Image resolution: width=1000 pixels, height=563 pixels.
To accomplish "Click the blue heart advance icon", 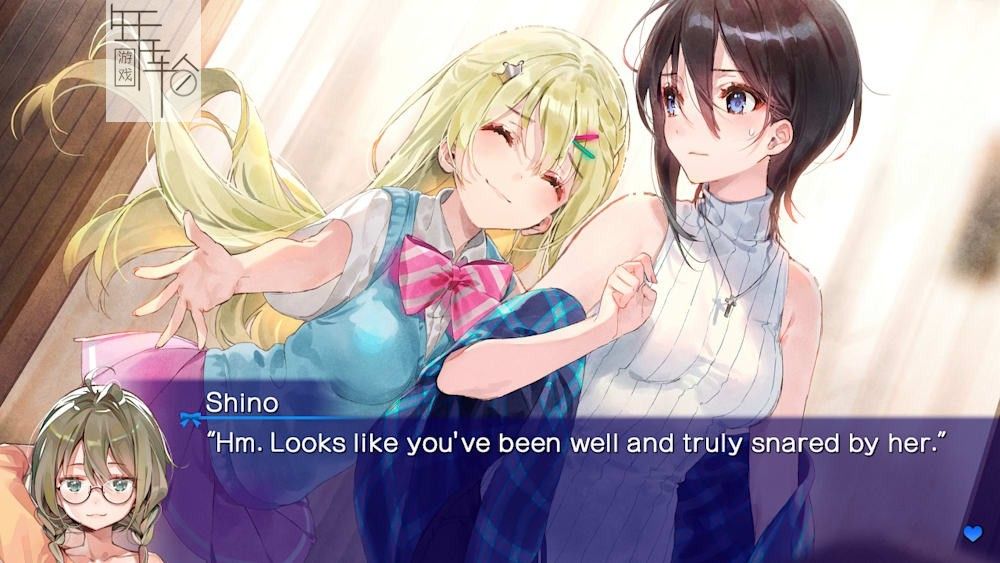I will [x=972, y=534].
